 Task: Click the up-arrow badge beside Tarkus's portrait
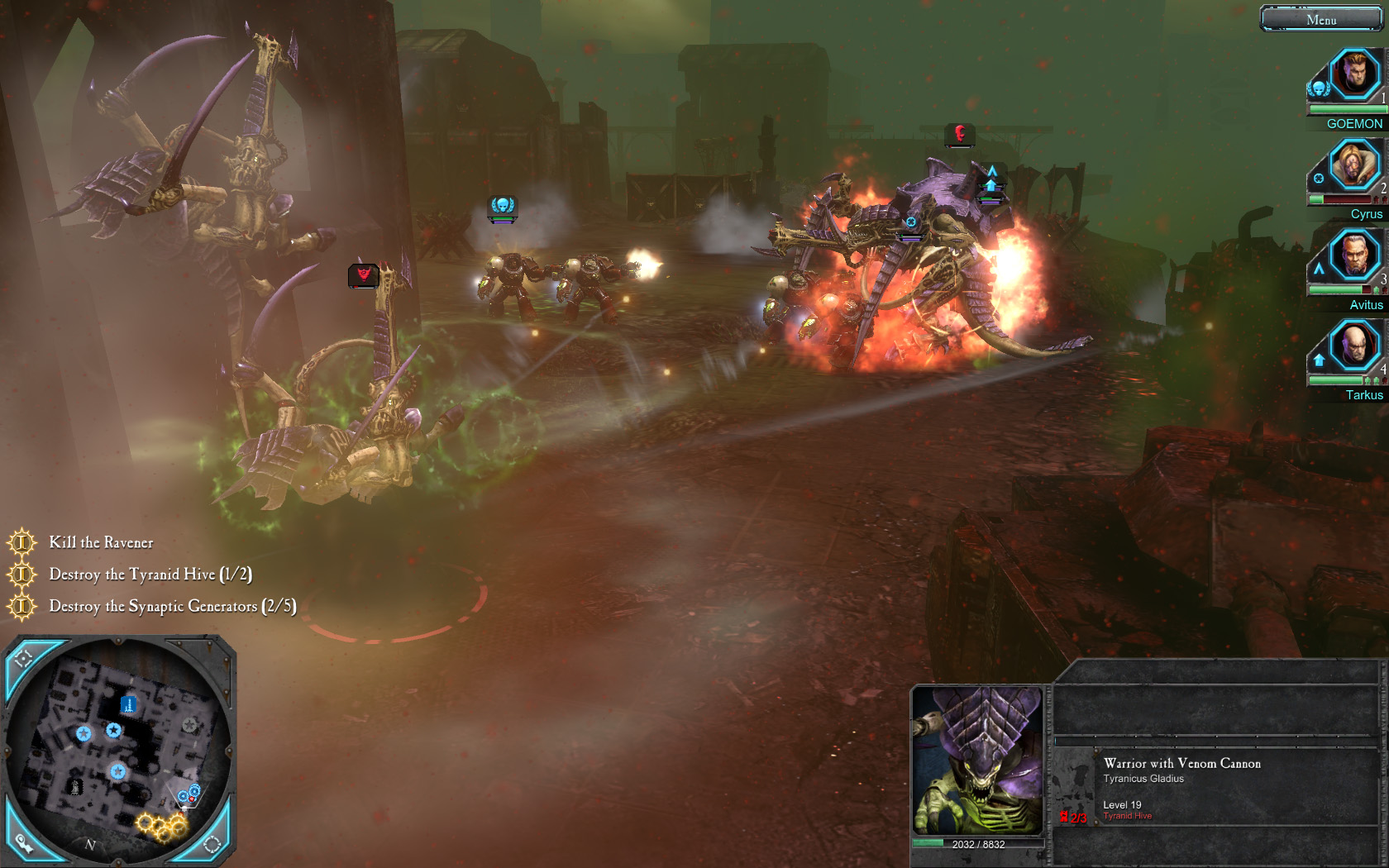pos(1319,360)
